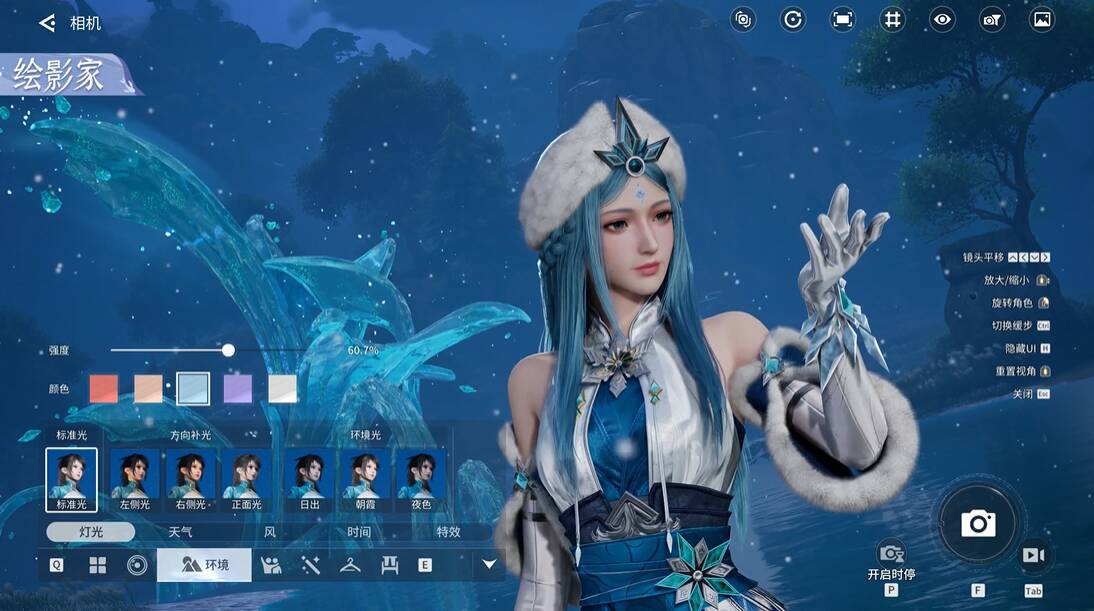1094x611 pixels.
Task: Open the photo gallery icon
Action: pyautogui.click(x=1042, y=19)
